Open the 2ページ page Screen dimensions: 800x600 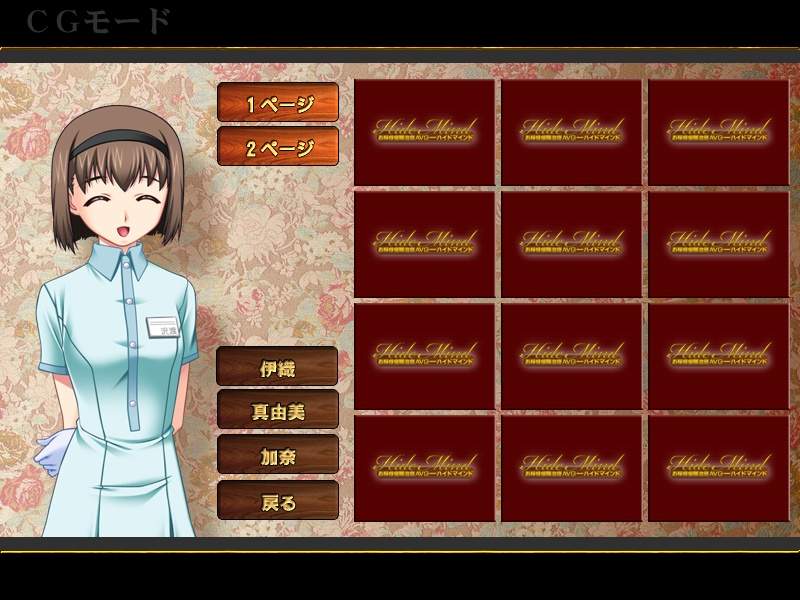coord(278,147)
